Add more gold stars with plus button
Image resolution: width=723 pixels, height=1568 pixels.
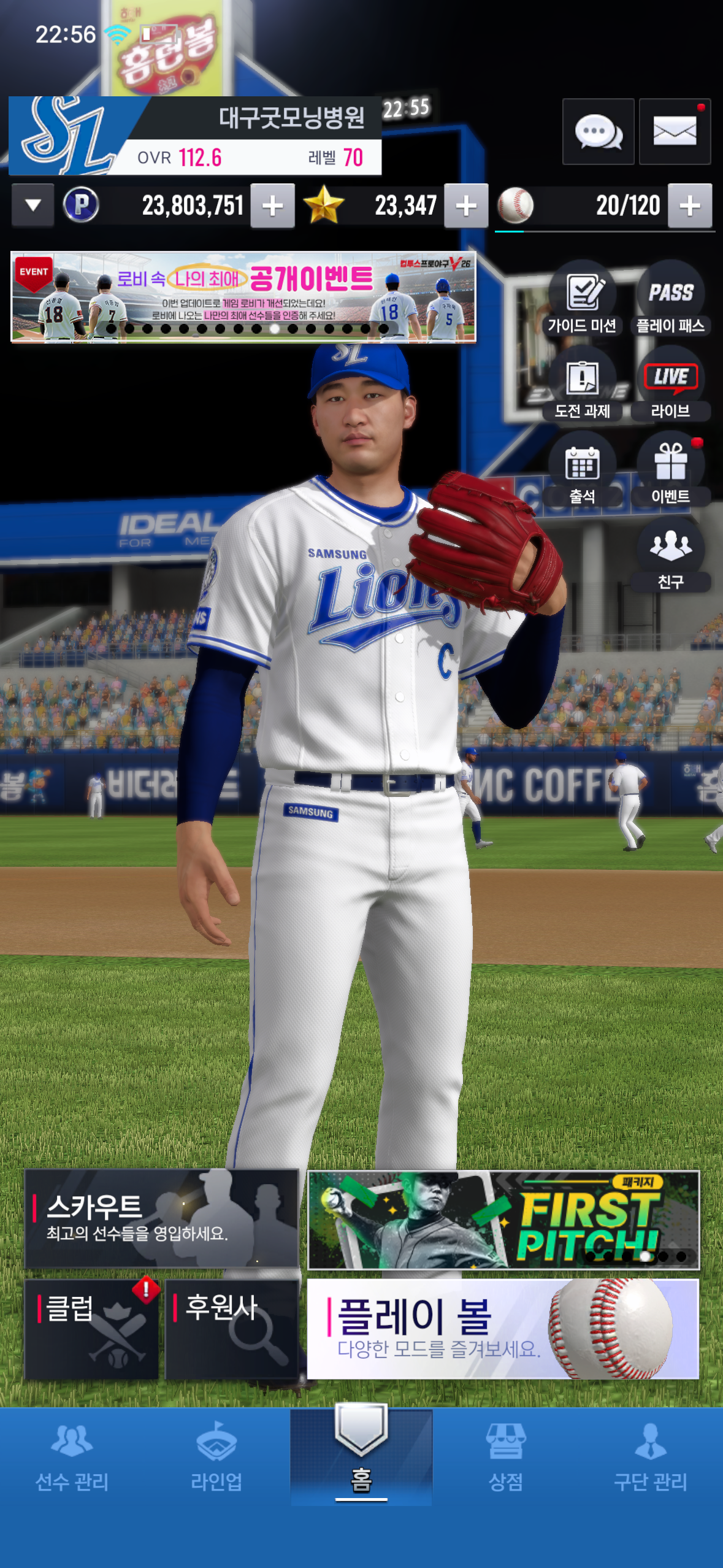point(466,206)
